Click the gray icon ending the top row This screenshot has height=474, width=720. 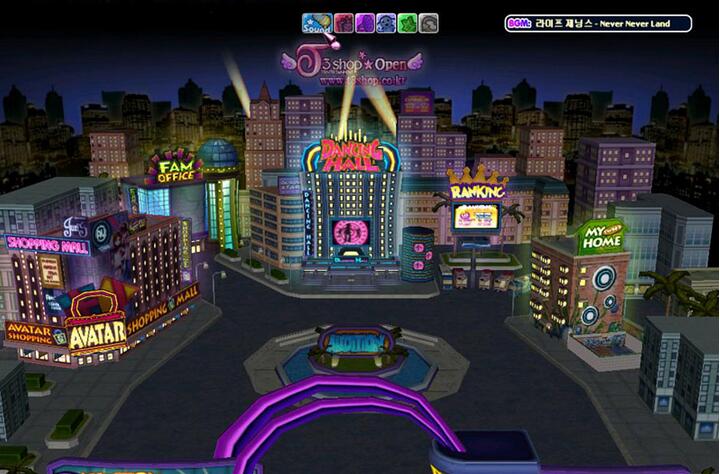click(429, 23)
